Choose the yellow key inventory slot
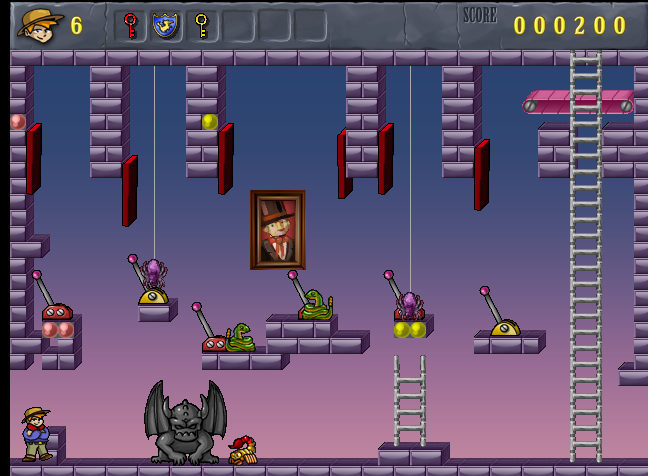The width and height of the screenshot is (648, 476). [201, 25]
